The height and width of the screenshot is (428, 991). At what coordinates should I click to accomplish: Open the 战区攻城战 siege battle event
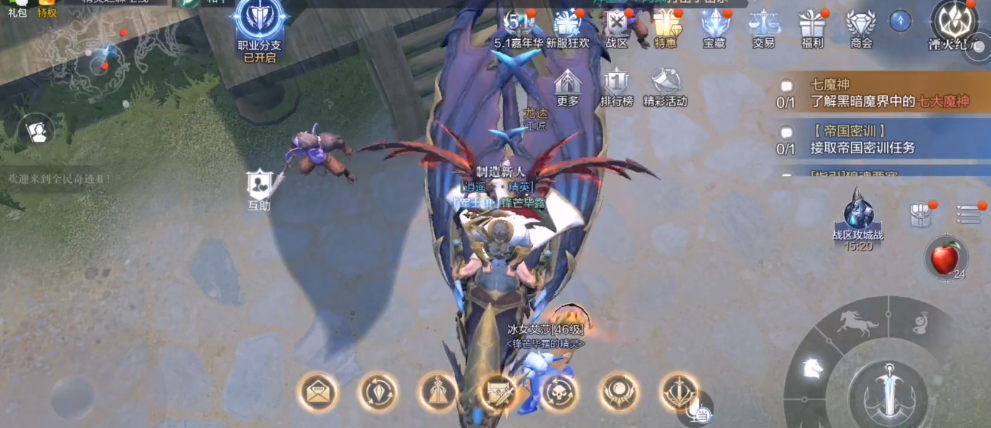[x=858, y=220]
